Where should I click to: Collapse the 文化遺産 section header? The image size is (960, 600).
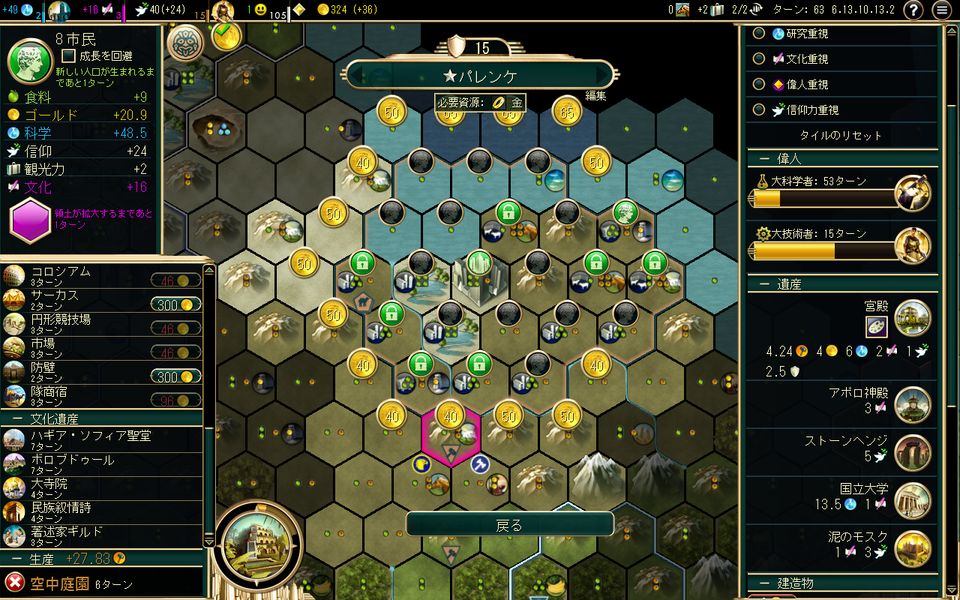coord(60,418)
